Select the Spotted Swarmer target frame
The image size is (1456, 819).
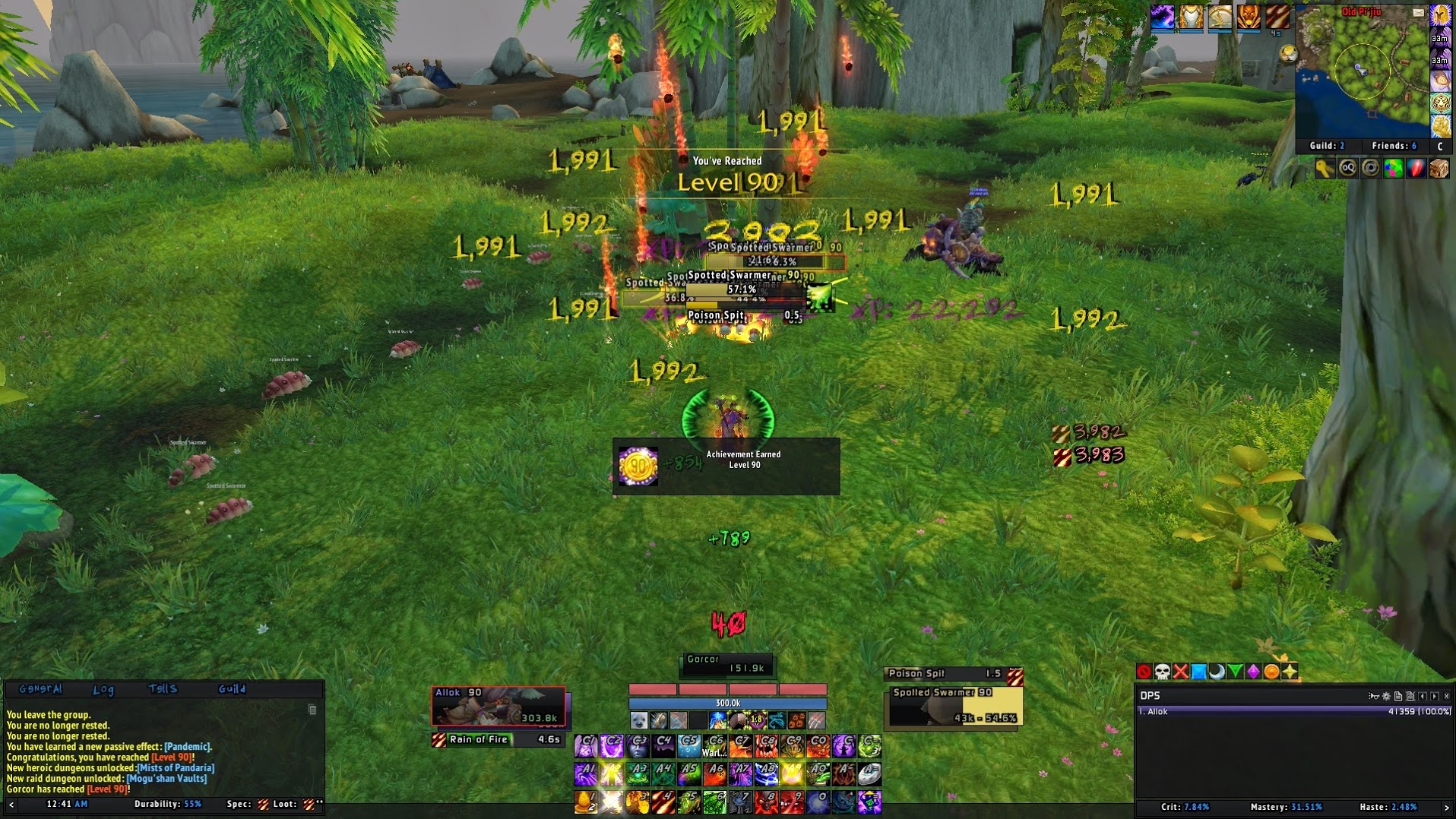(954, 707)
